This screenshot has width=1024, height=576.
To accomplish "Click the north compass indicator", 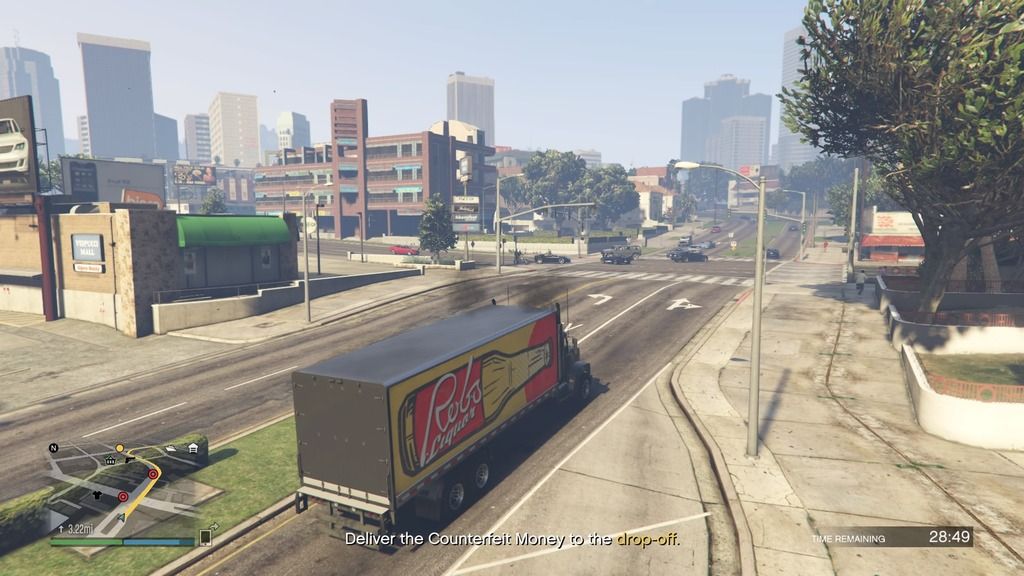I will [x=53, y=447].
